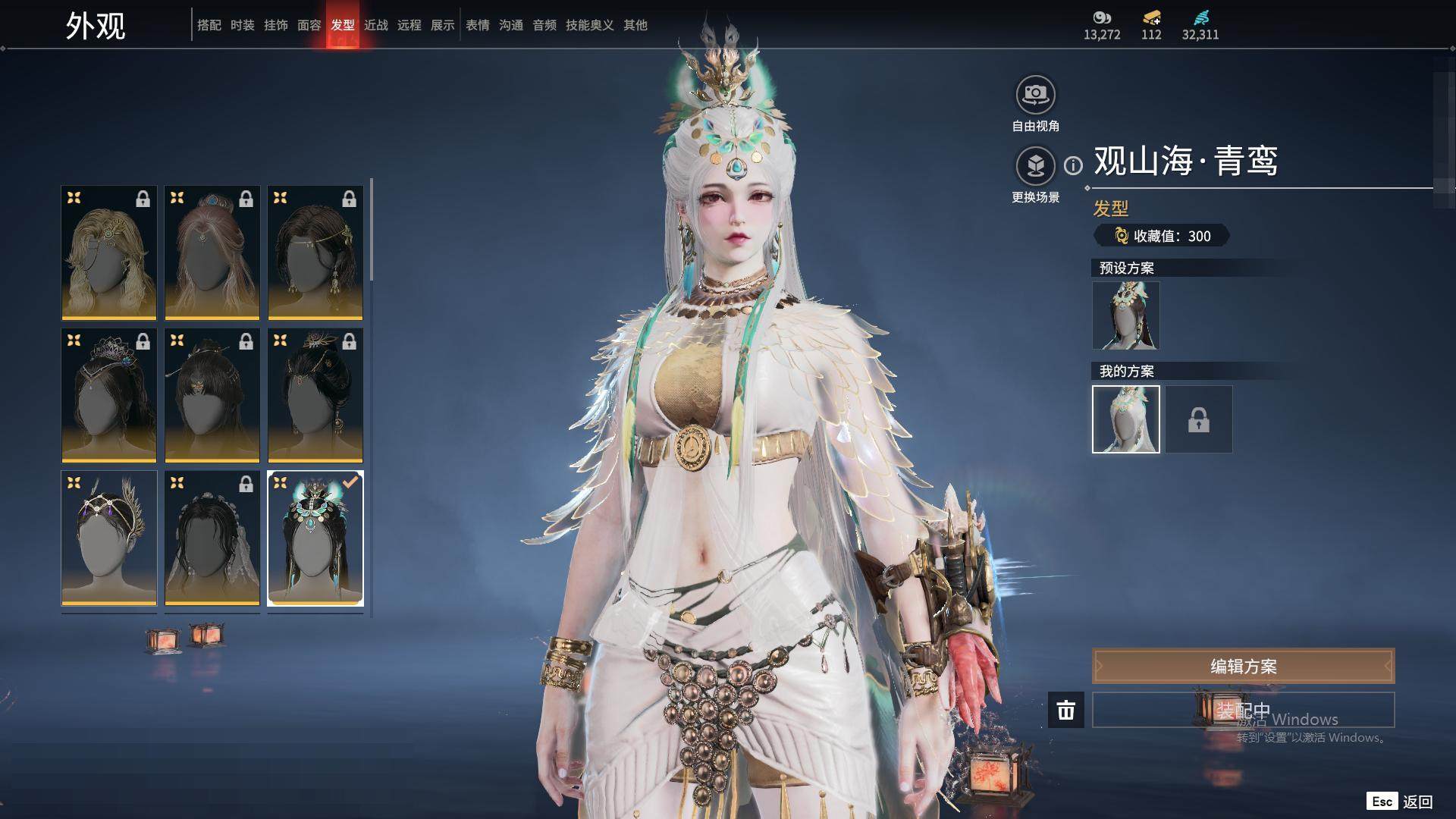
Task: Click the 更换场景 scene button
Action: [x=1035, y=165]
